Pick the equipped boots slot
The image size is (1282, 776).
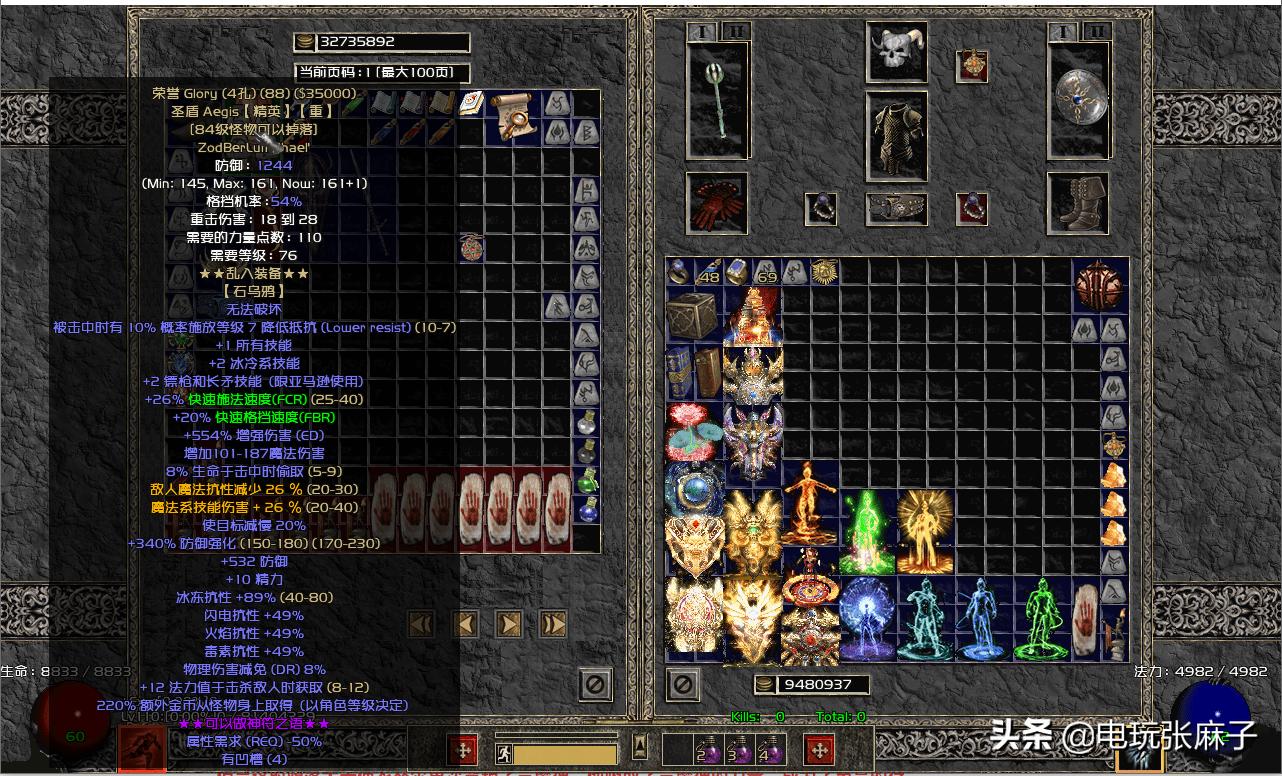point(1078,203)
